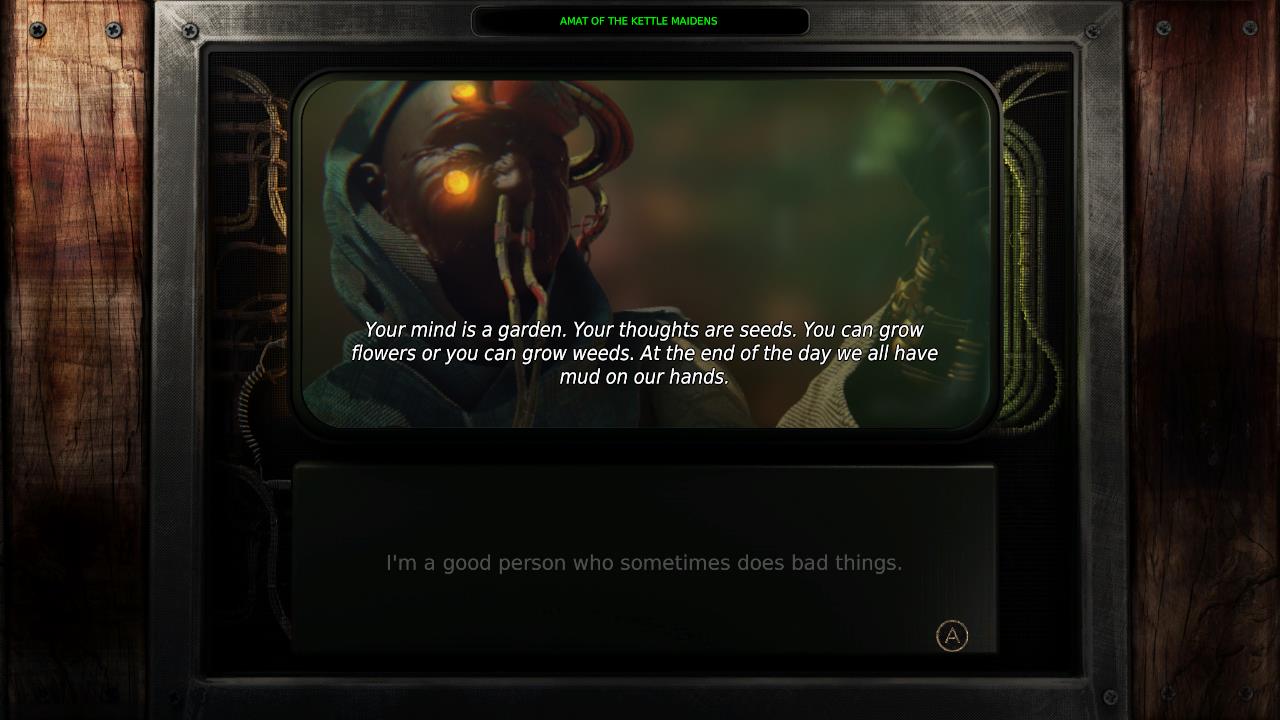The image size is (1280, 720).
Task: Choose the reply about being a good person
Action: click(x=642, y=562)
